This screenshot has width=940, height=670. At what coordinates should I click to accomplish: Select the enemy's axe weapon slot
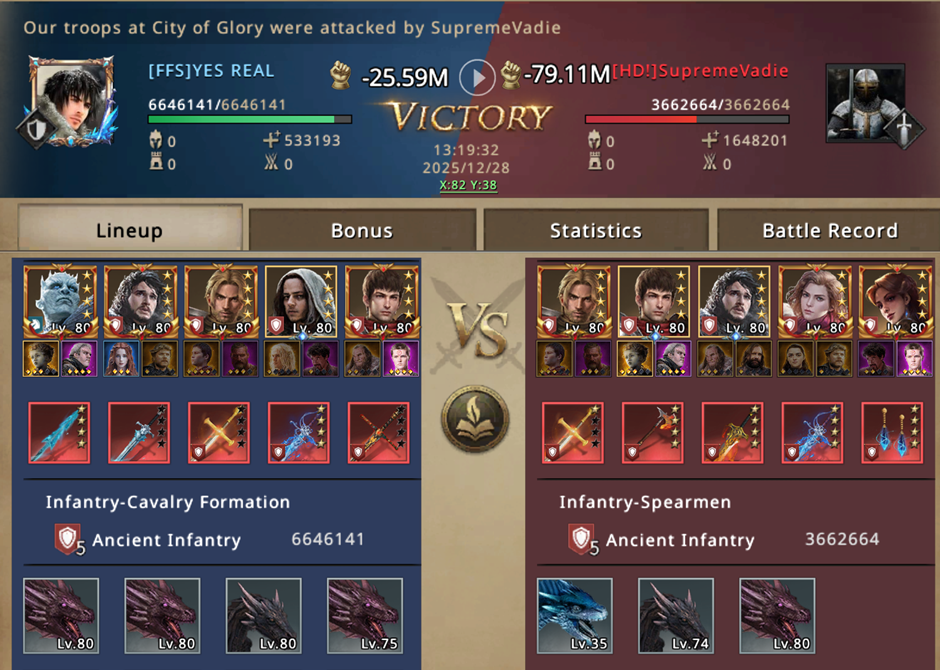point(652,433)
